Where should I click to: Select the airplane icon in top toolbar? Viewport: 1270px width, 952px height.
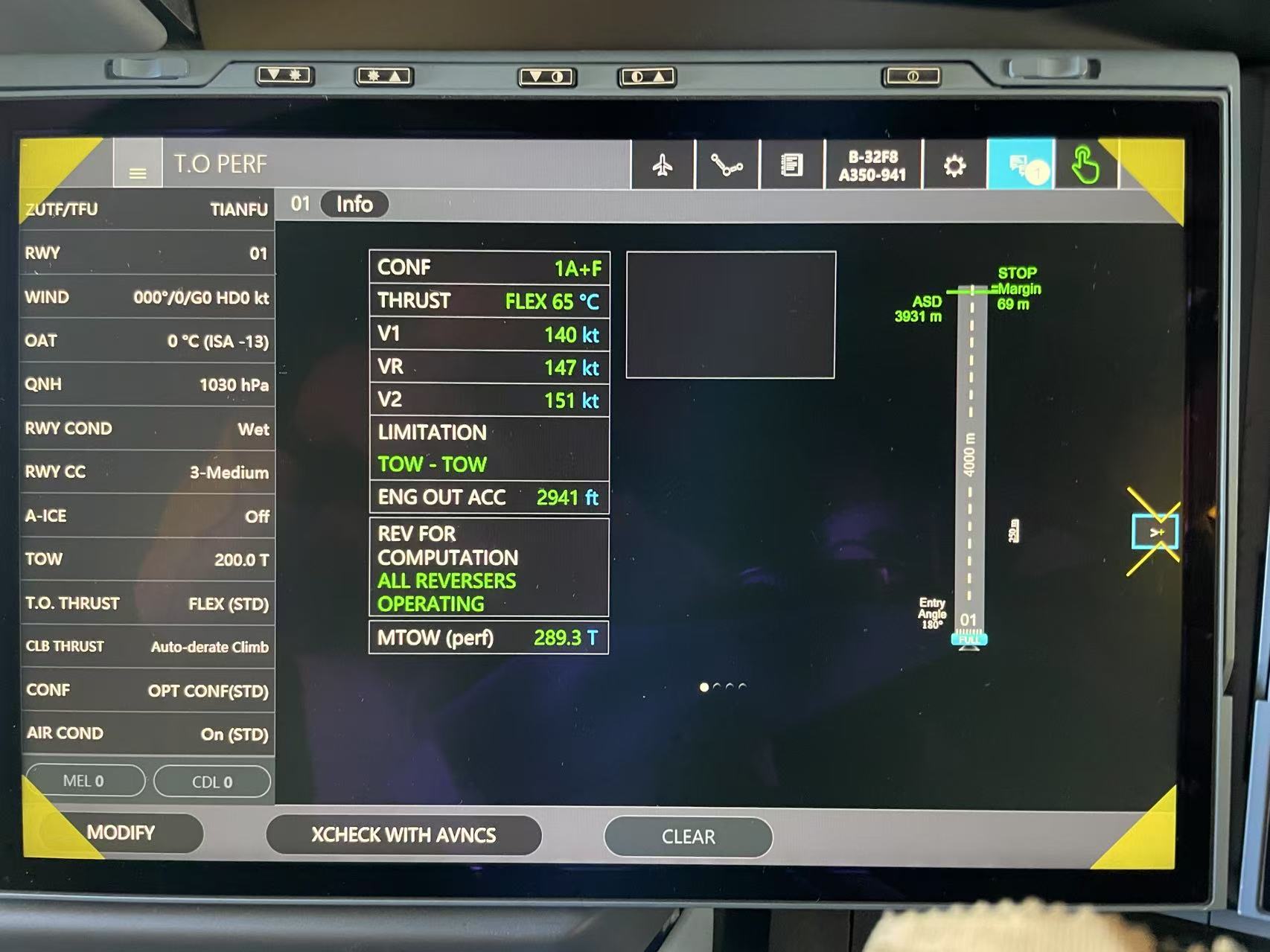(663, 164)
